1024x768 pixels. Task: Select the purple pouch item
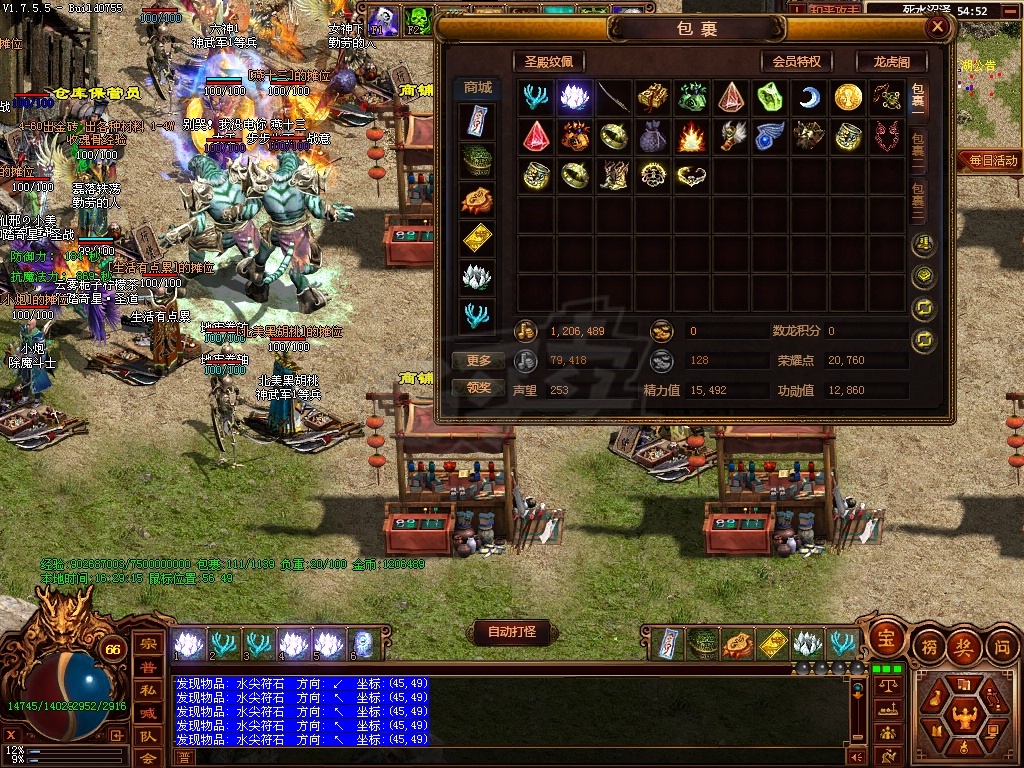[652, 136]
